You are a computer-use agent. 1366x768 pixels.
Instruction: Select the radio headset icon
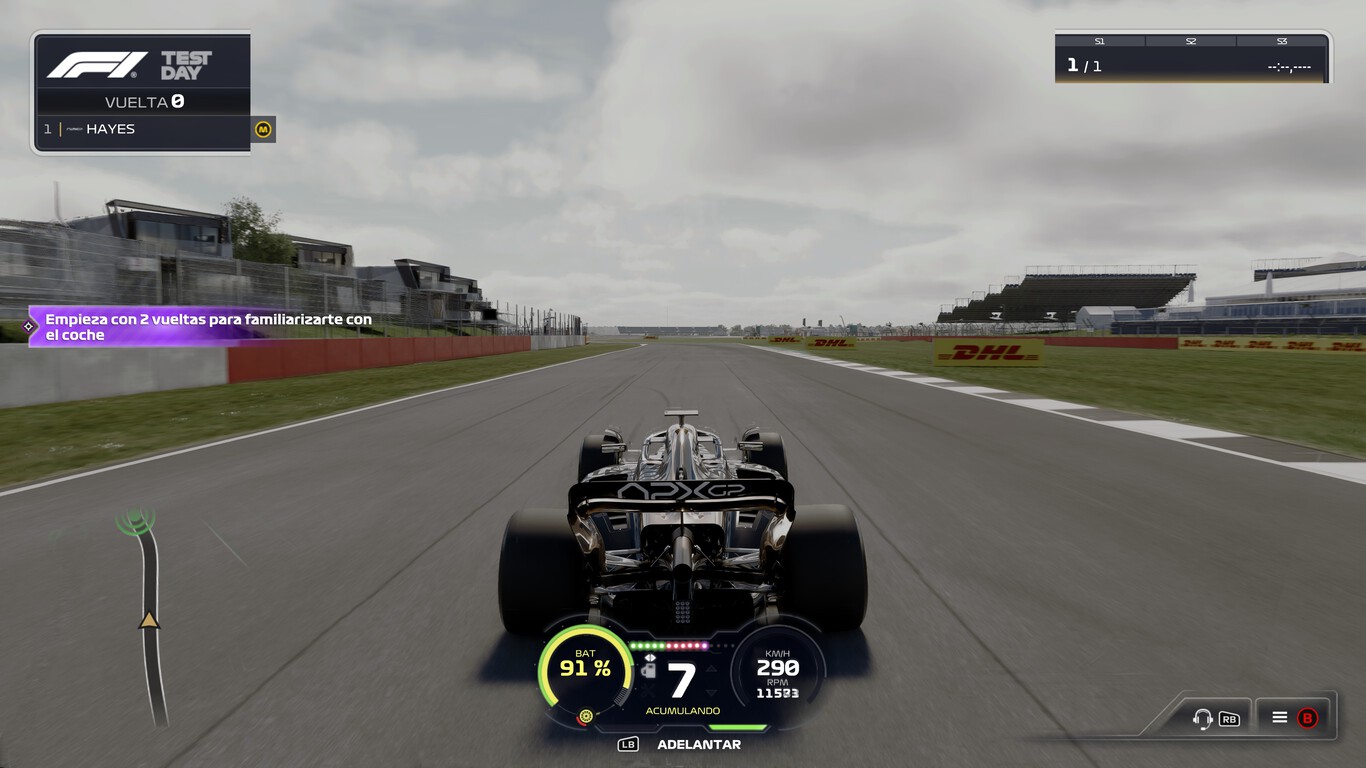tap(1203, 719)
